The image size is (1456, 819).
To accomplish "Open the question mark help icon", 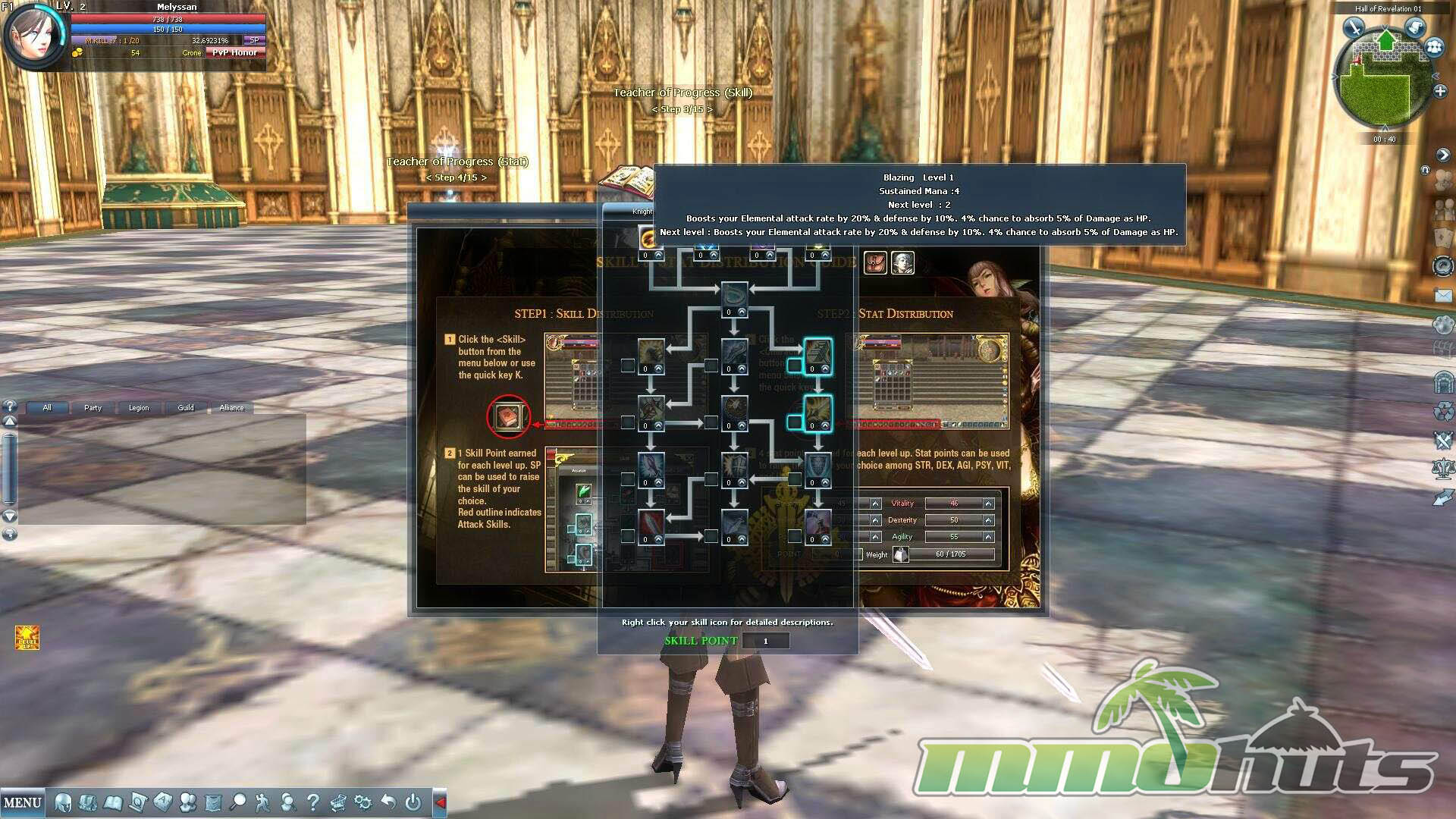I will [x=312, y=802].
